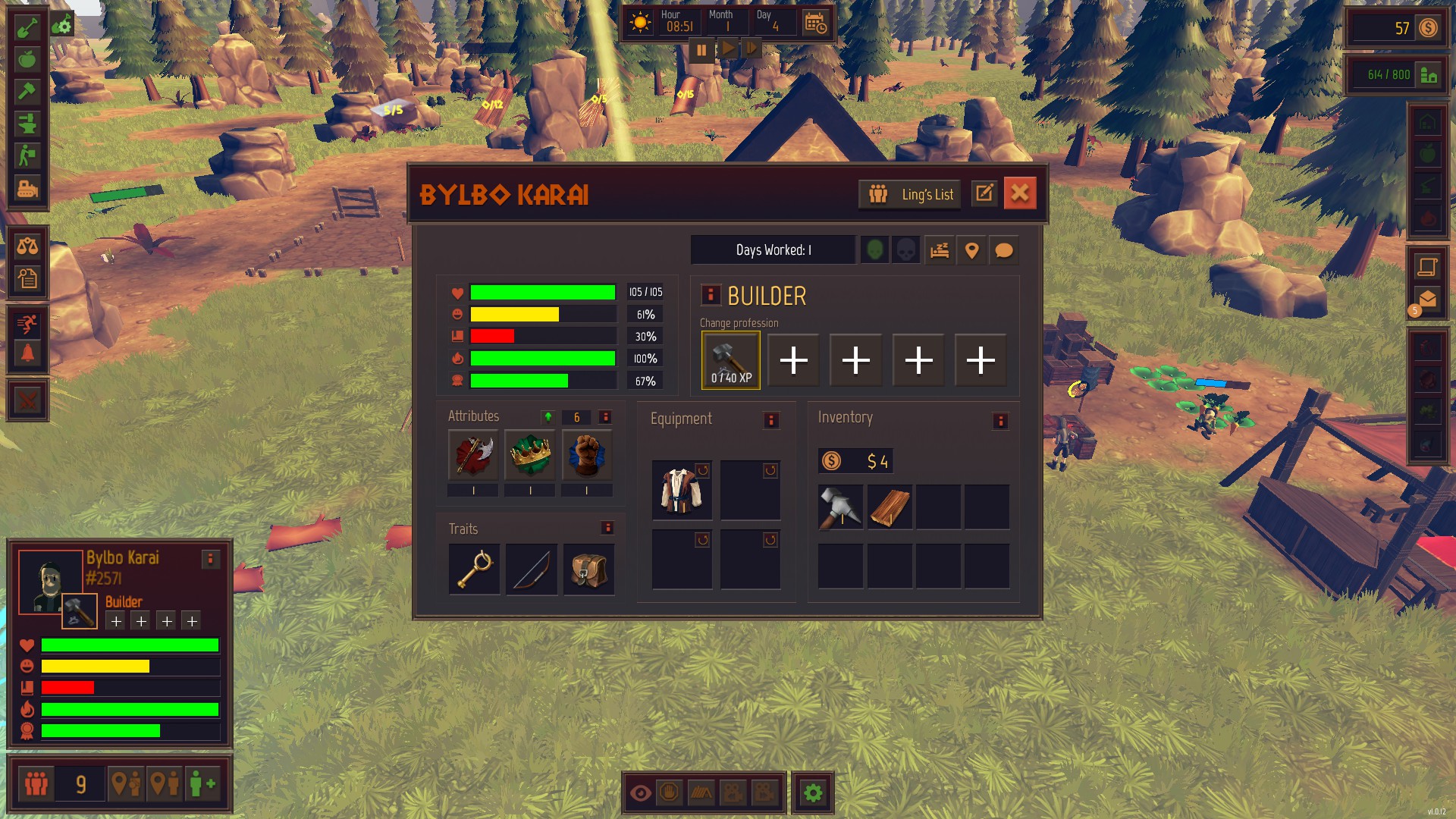Close the Bylbo Karai character panel

[x=1020, y=193]
